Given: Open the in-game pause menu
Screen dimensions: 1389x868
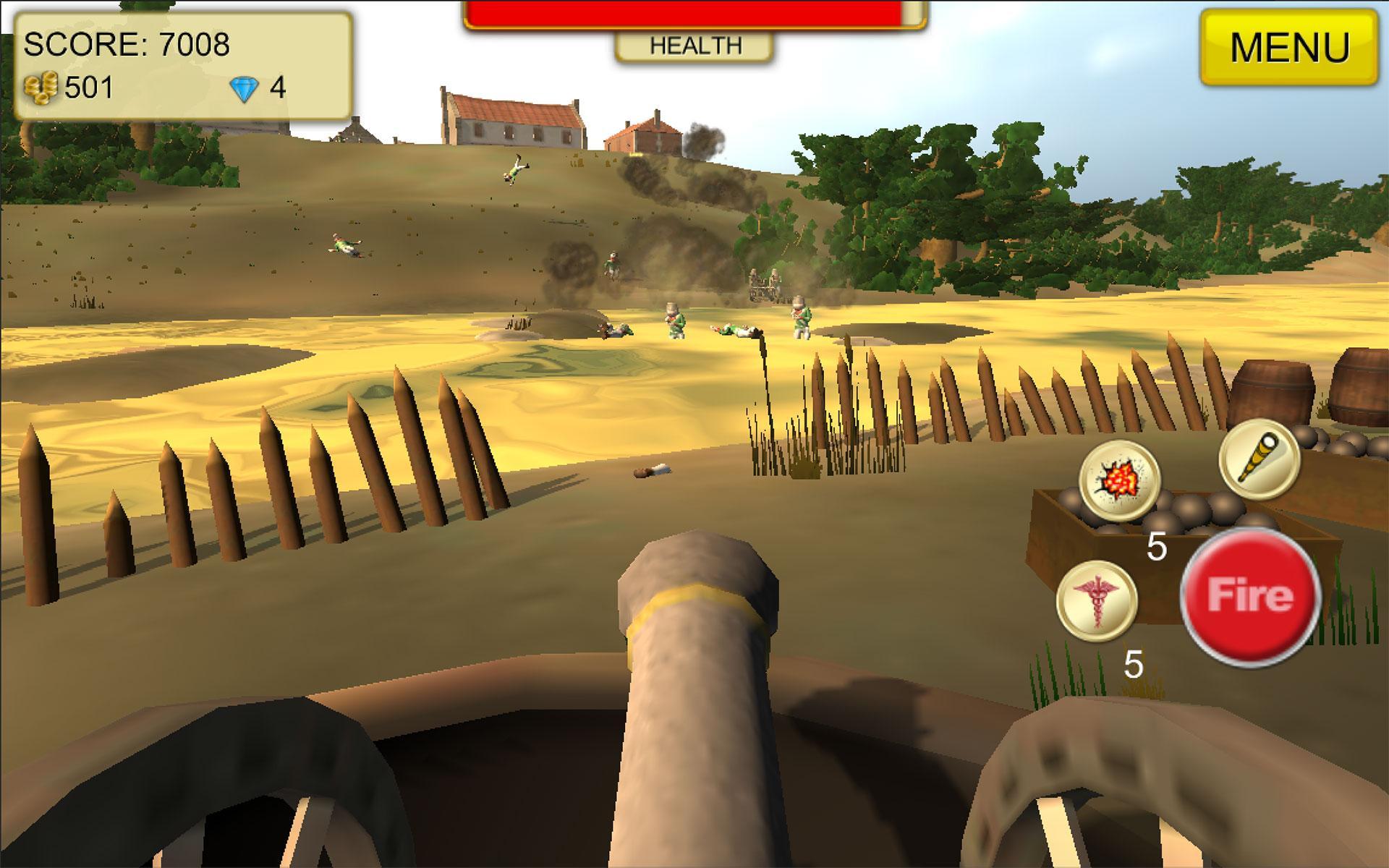Looking at the screenshot, I should coord(1291,47).
